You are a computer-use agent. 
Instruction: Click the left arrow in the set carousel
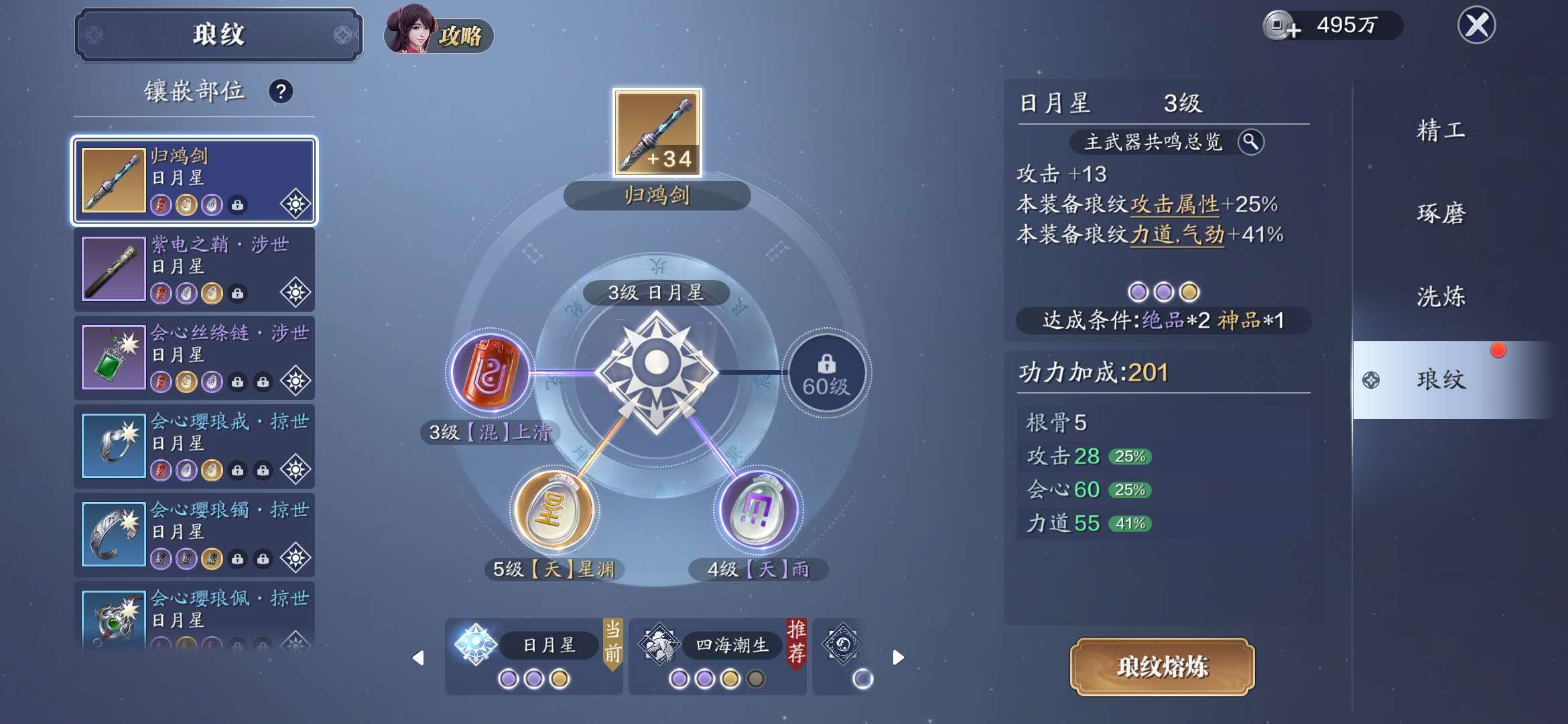417,657
